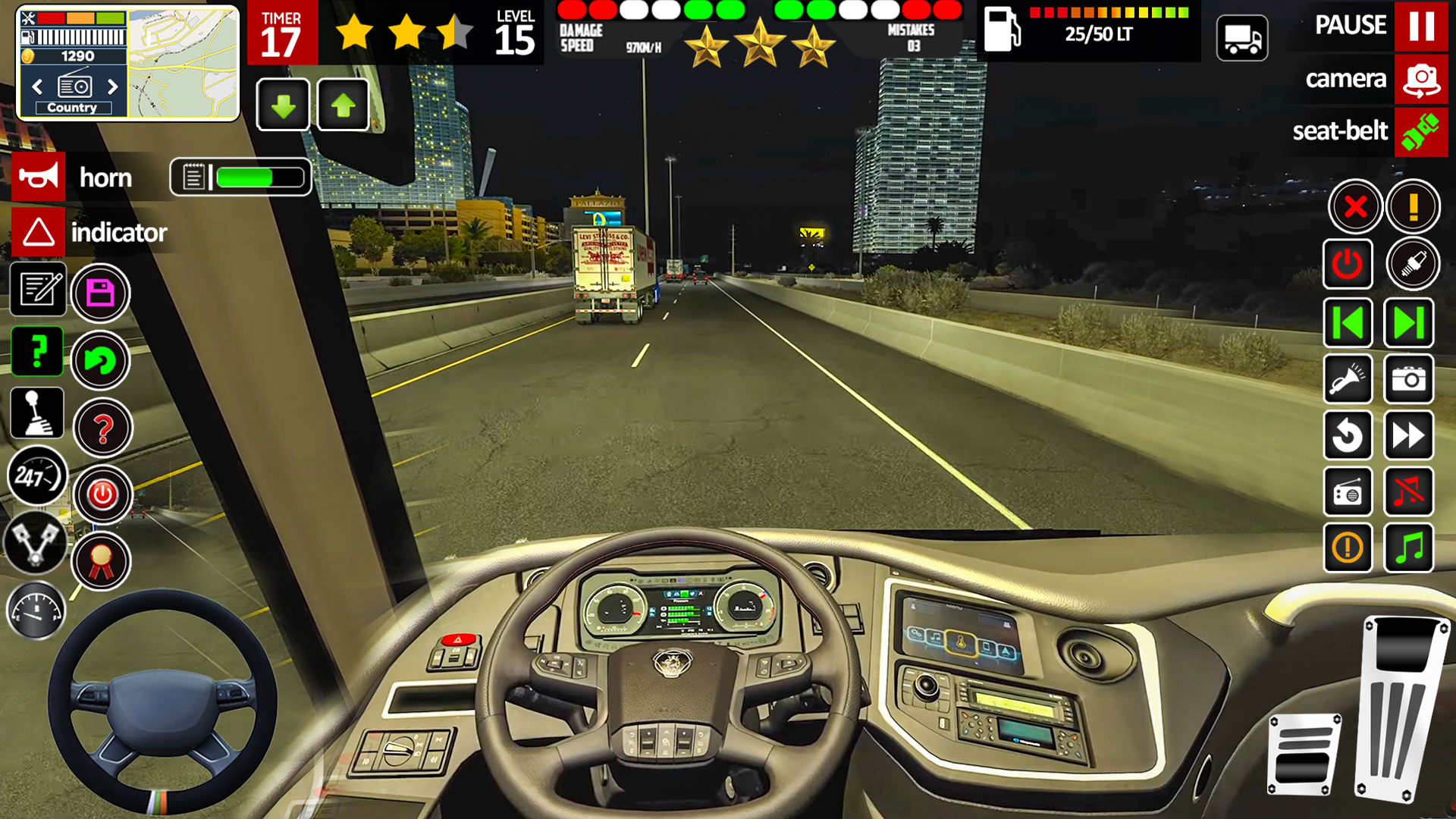Select the next radio station arrow

113,86
